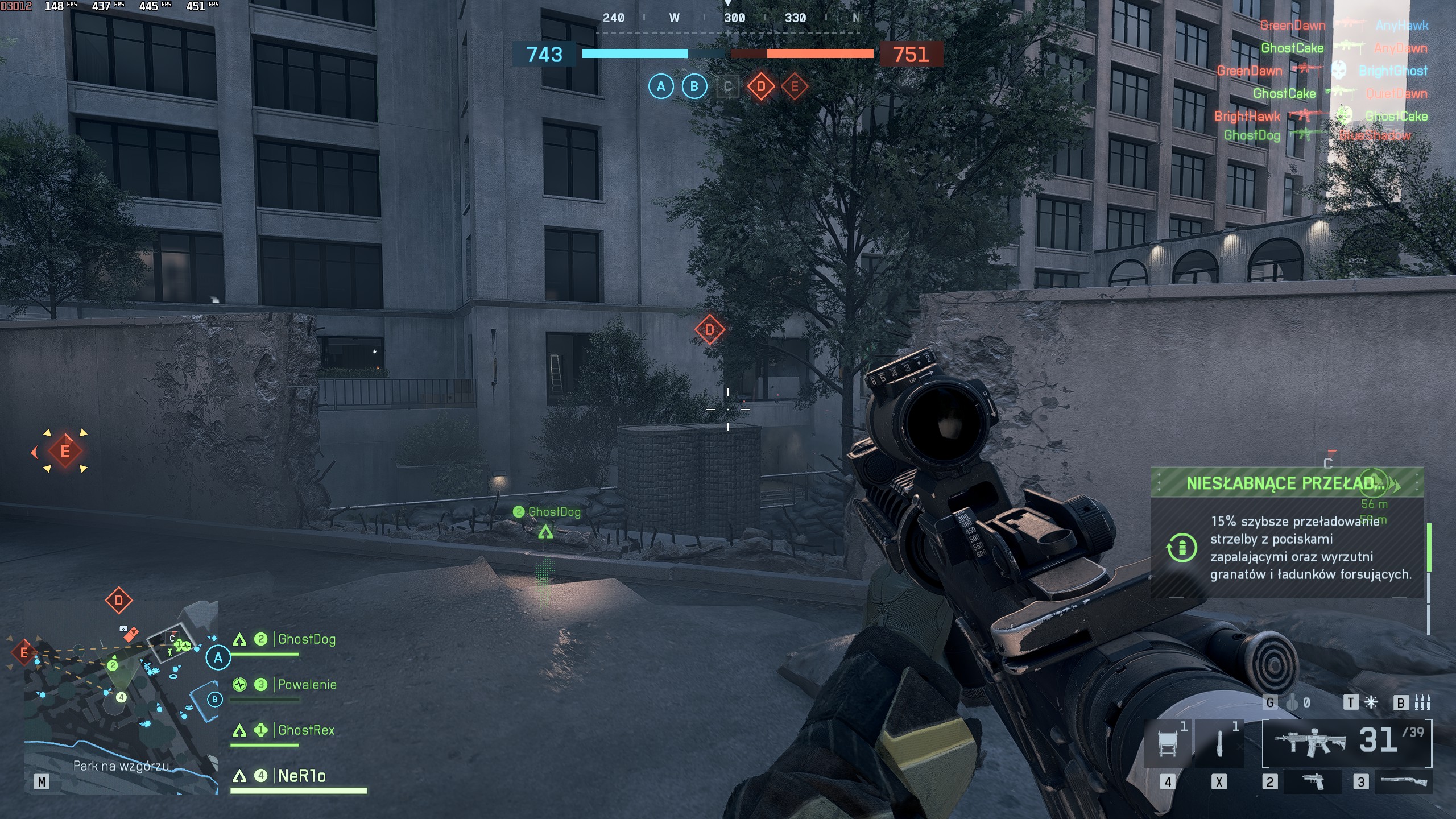Select objective B in the capture status row
1456x819 pixels.
point(694,86)
